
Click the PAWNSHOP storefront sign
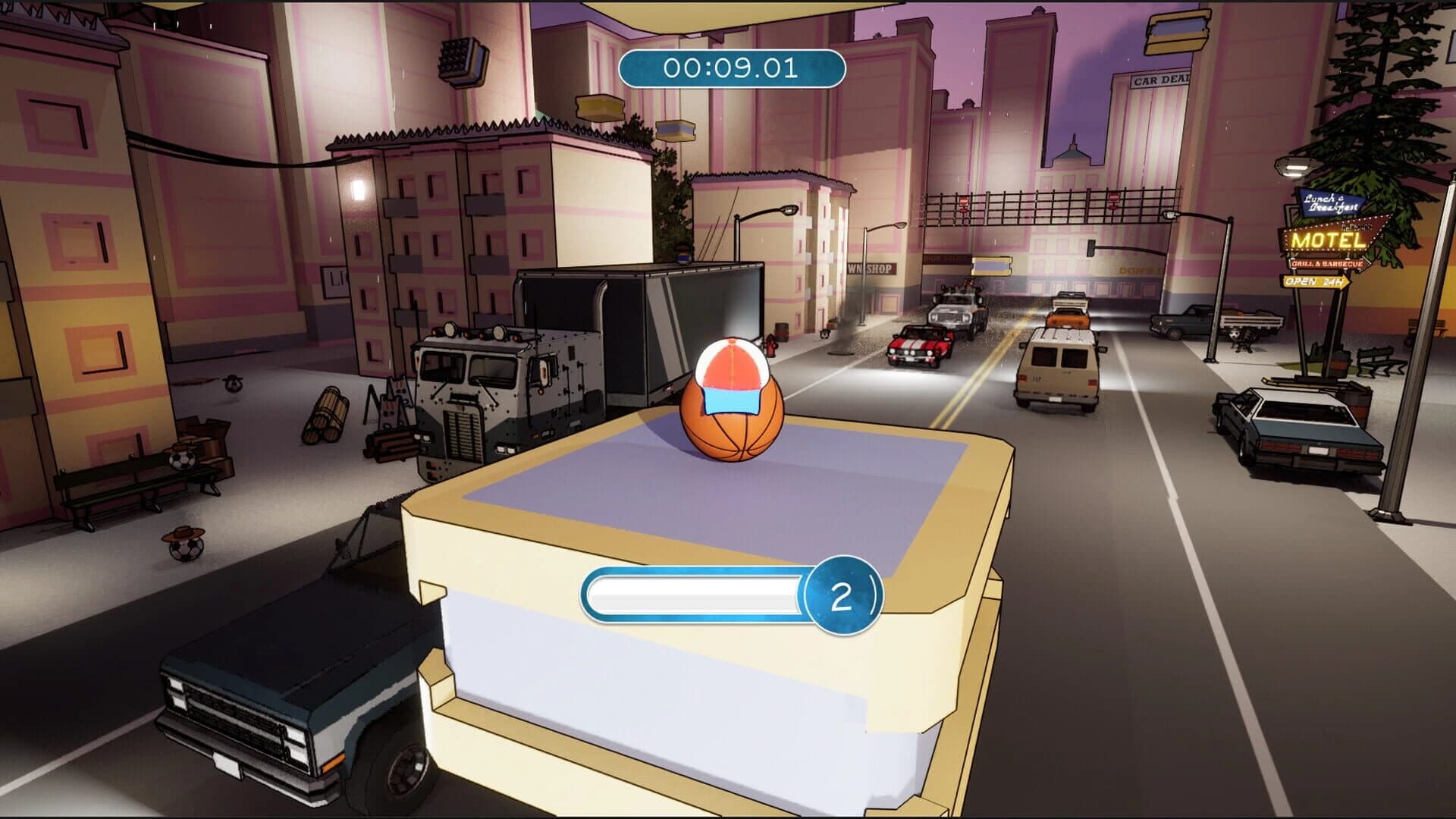(871, 269)
